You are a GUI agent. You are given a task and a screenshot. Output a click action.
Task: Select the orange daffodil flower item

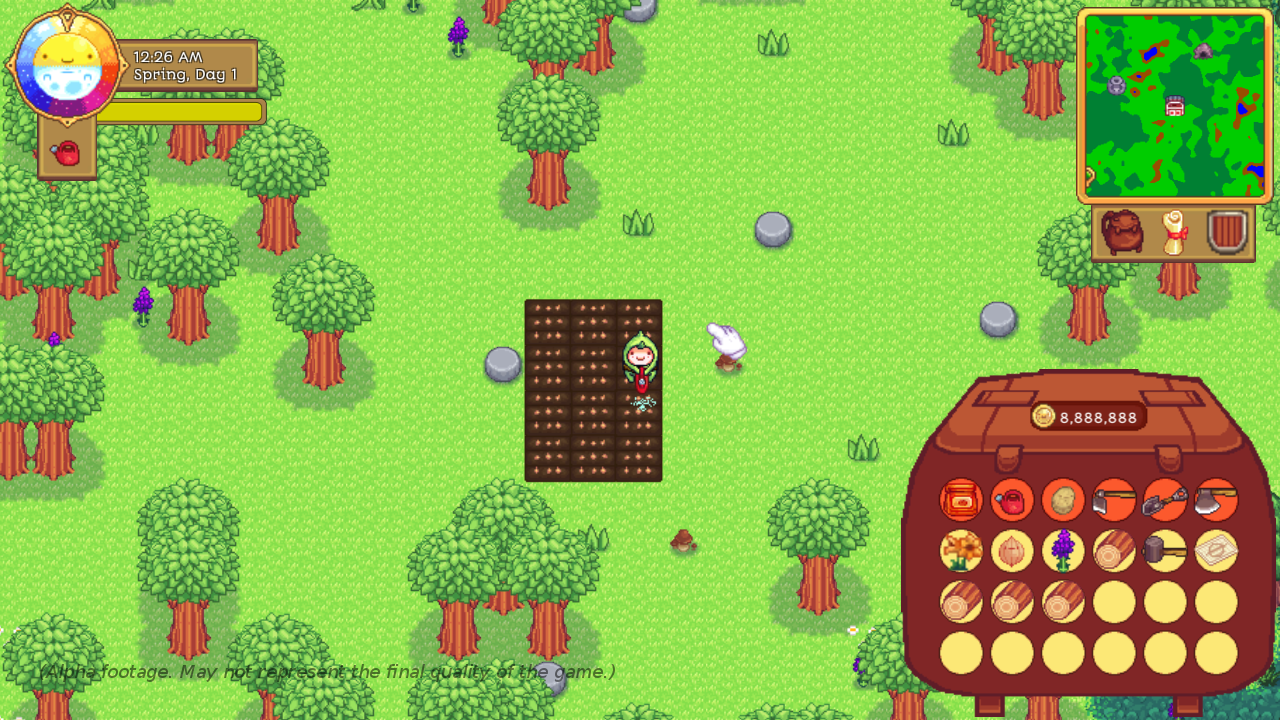point(961,551)
